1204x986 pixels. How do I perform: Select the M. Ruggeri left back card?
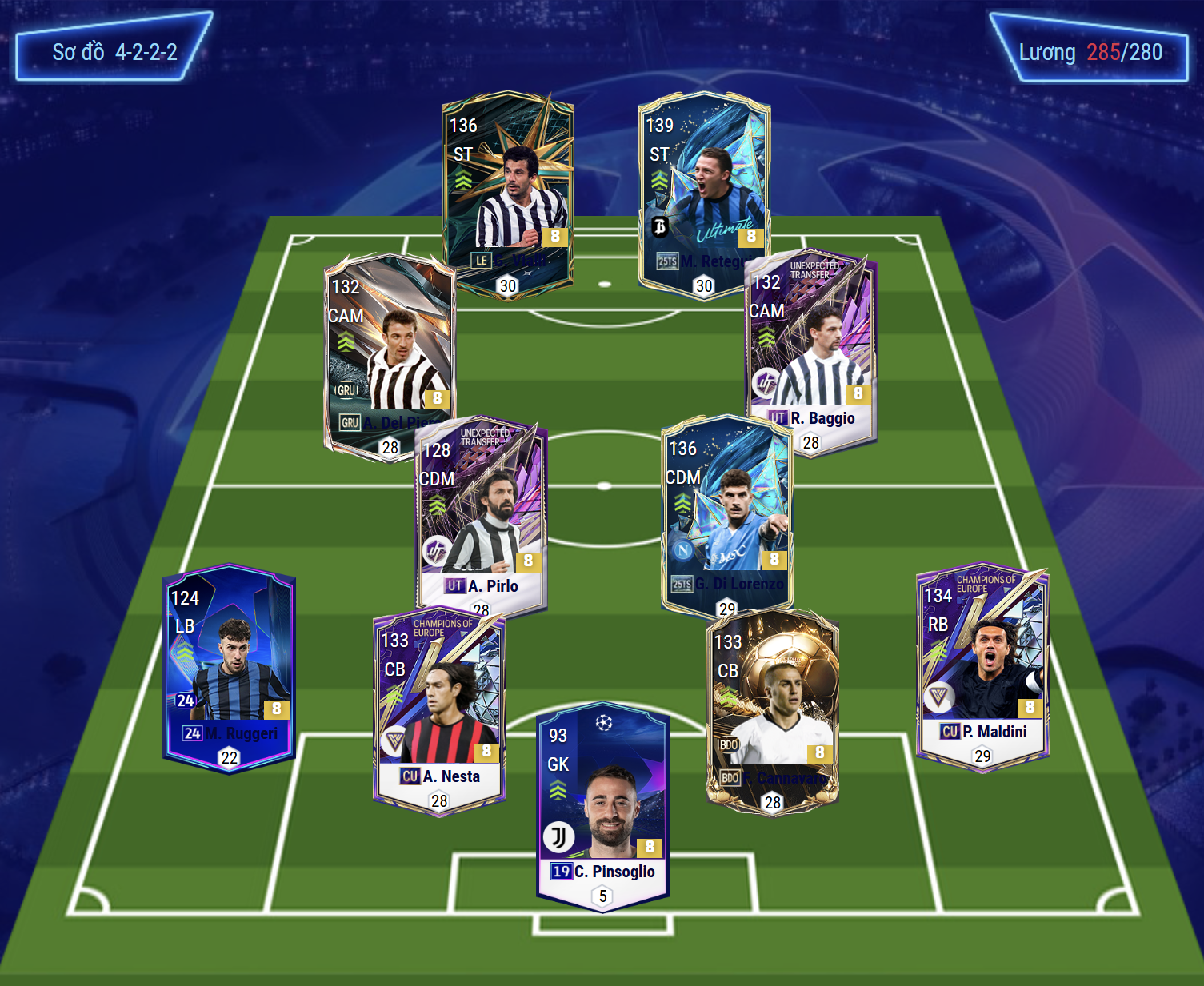229,668
